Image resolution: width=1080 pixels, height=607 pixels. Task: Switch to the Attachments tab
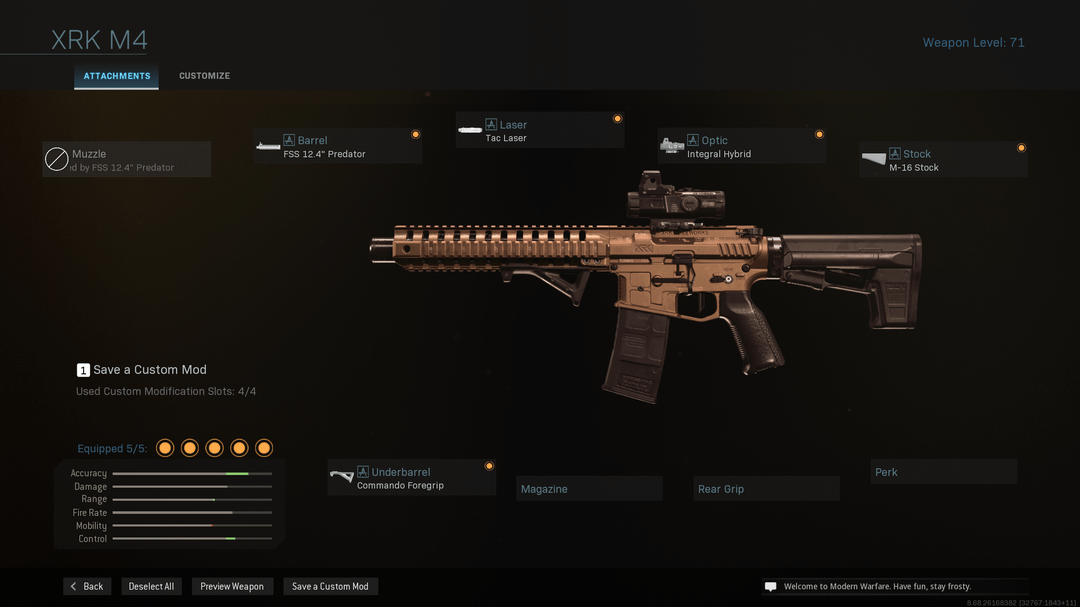116,76
